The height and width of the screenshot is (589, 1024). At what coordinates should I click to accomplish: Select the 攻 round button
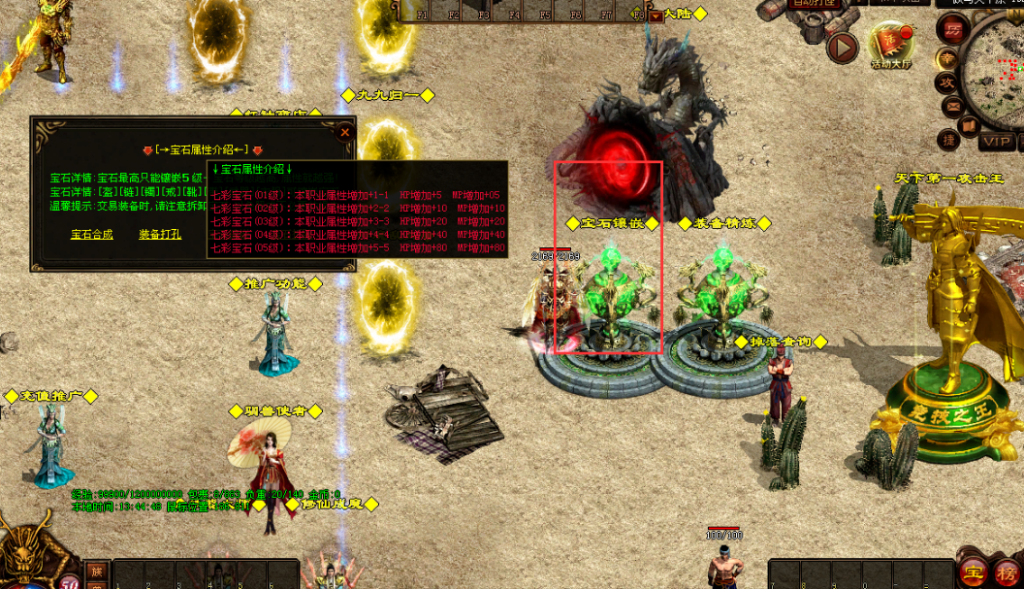945,81
